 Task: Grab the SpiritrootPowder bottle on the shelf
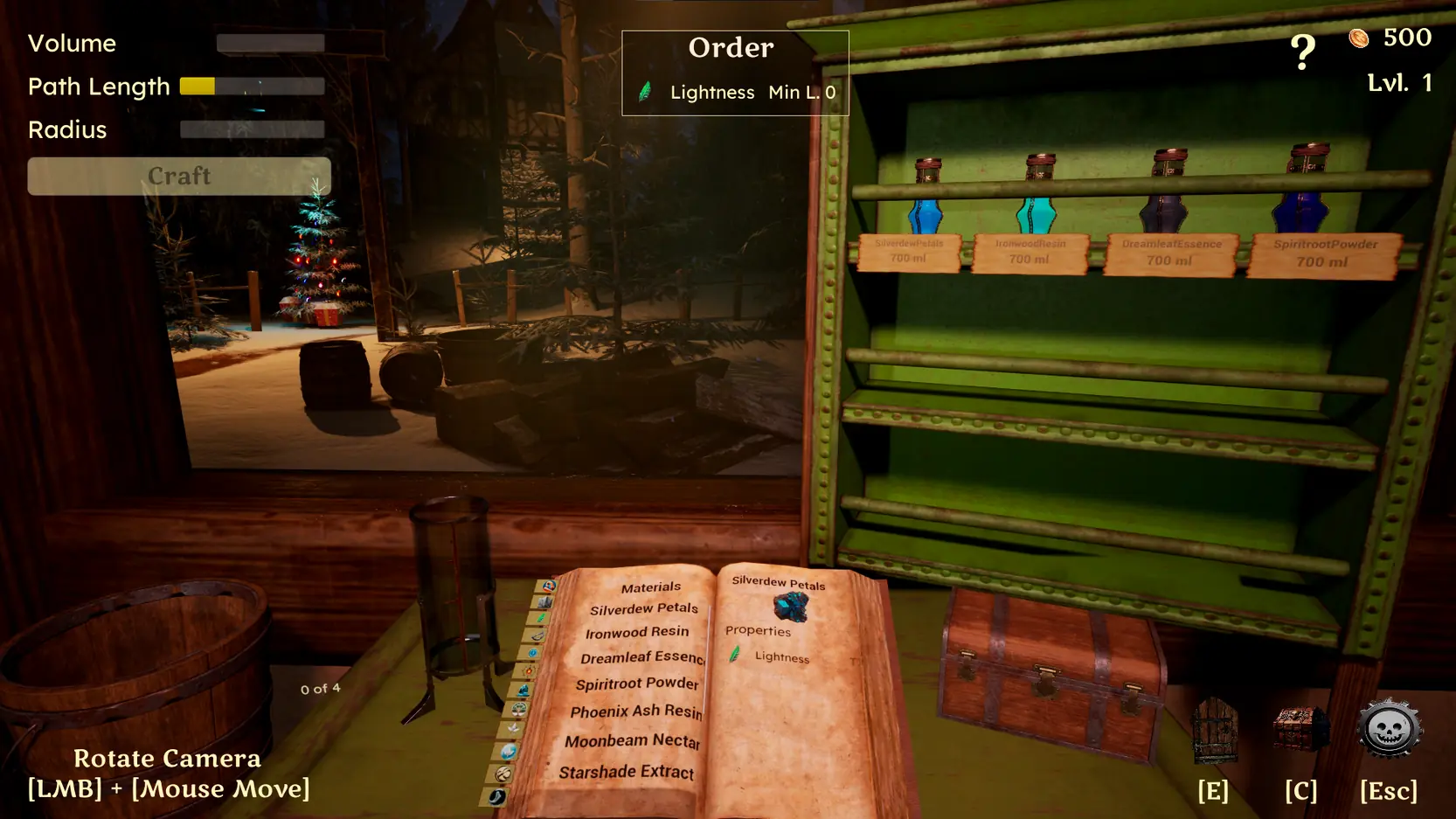(x=1303, y=192)
